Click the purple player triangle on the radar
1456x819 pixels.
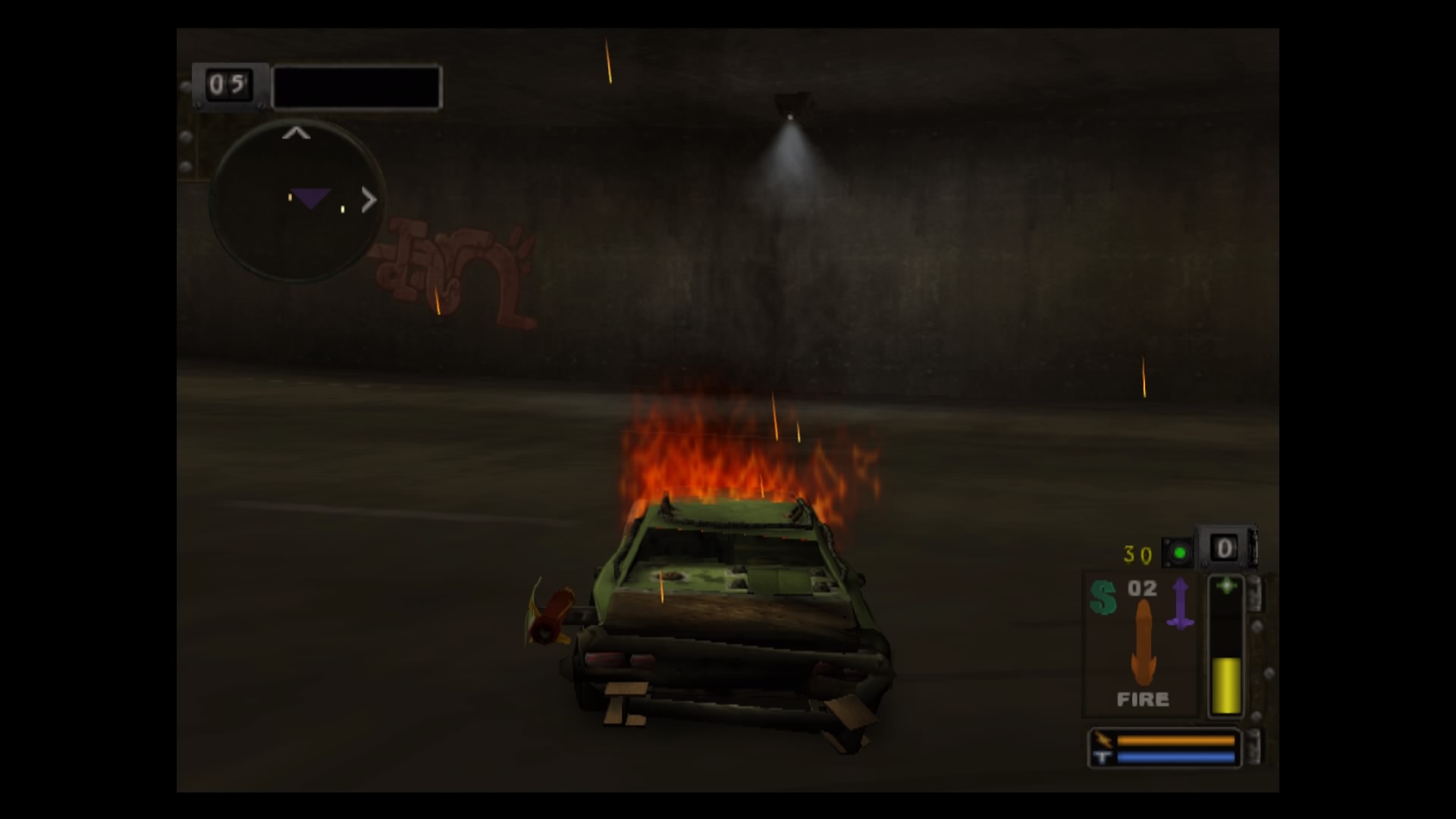(x=311, y=198)
